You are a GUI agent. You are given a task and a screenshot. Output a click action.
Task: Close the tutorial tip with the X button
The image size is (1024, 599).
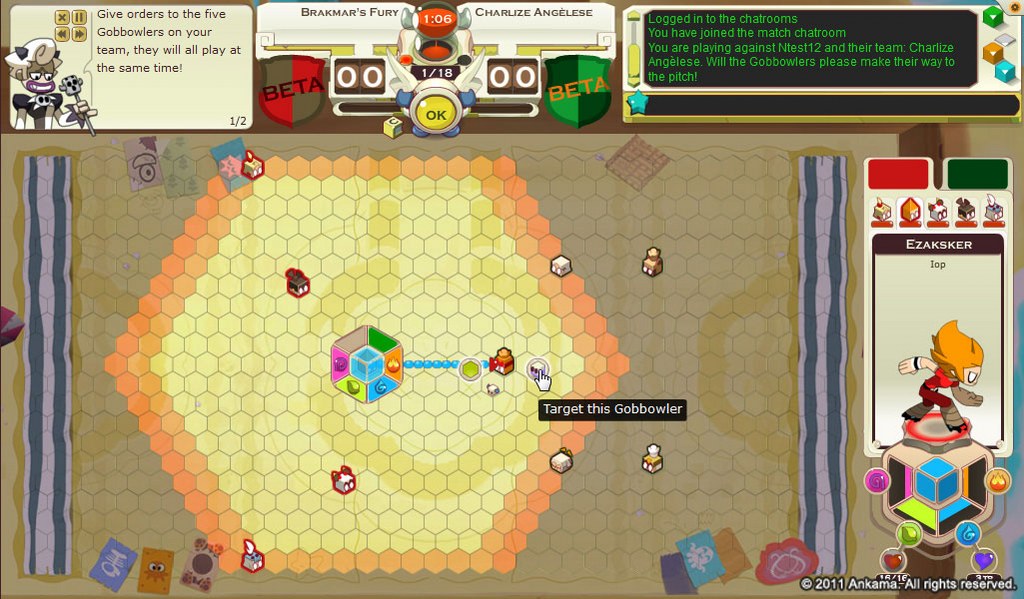(62, 17)
